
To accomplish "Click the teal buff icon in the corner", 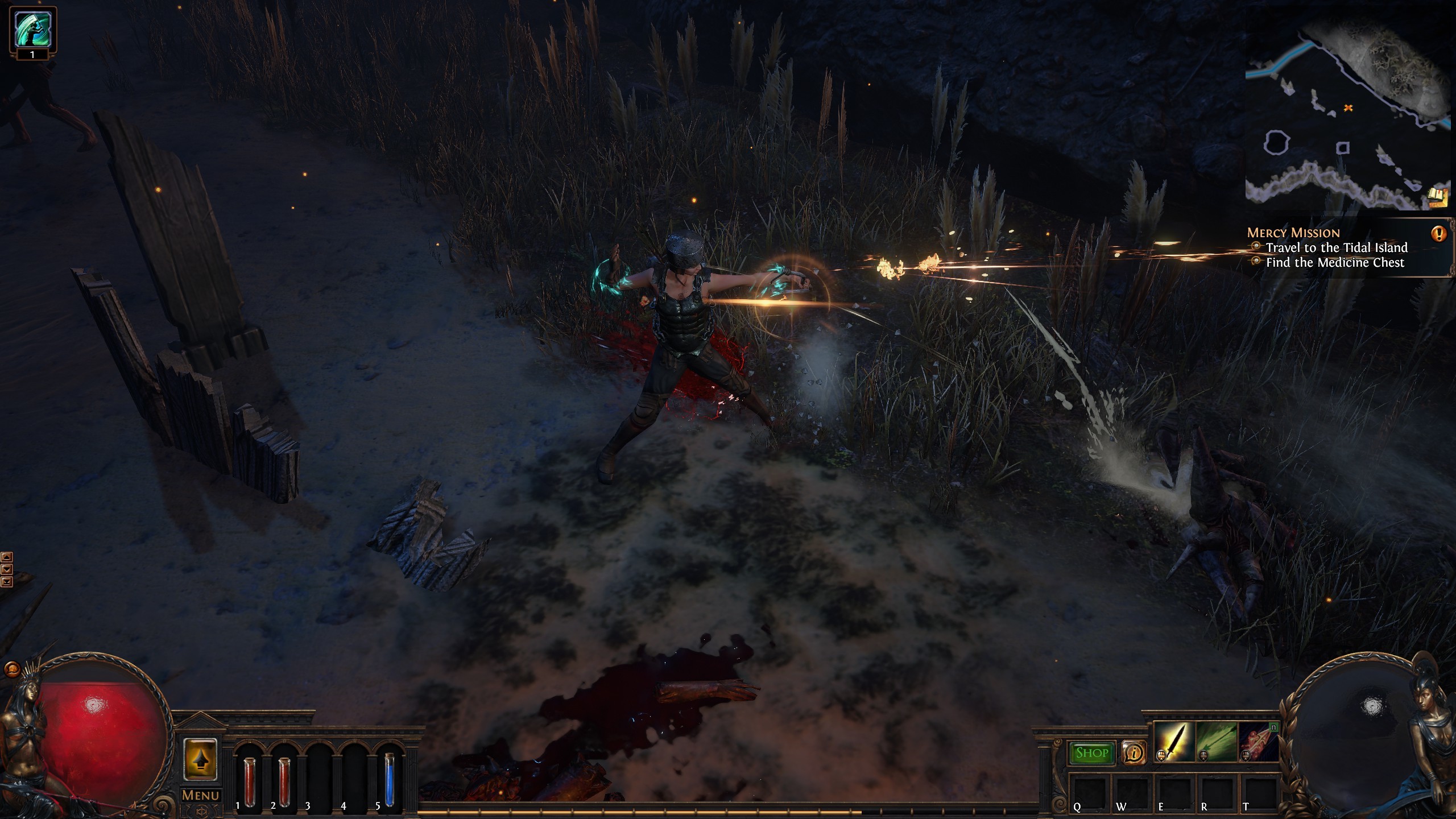I will [32, 30].
